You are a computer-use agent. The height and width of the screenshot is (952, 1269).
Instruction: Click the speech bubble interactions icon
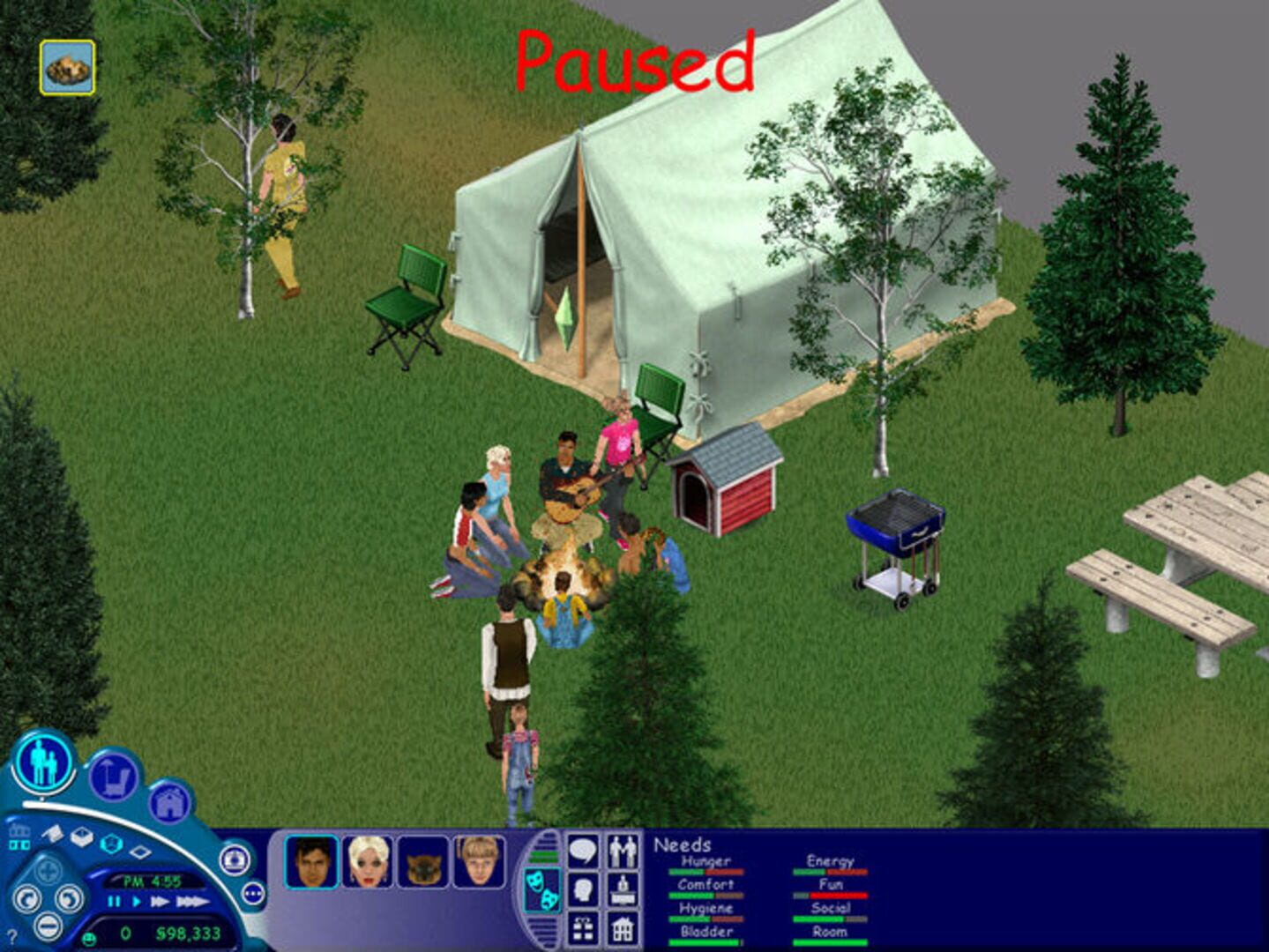coord(582,851)
